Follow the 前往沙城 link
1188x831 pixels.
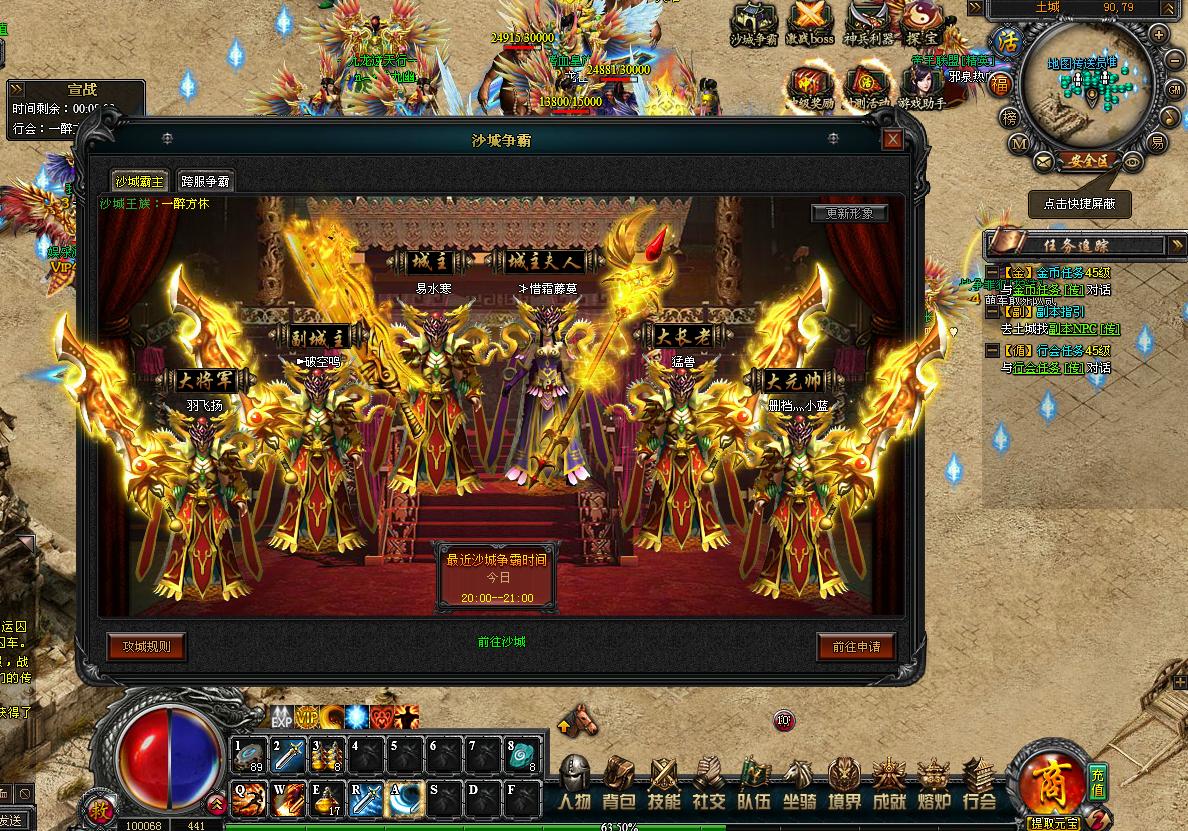(501, 642)
